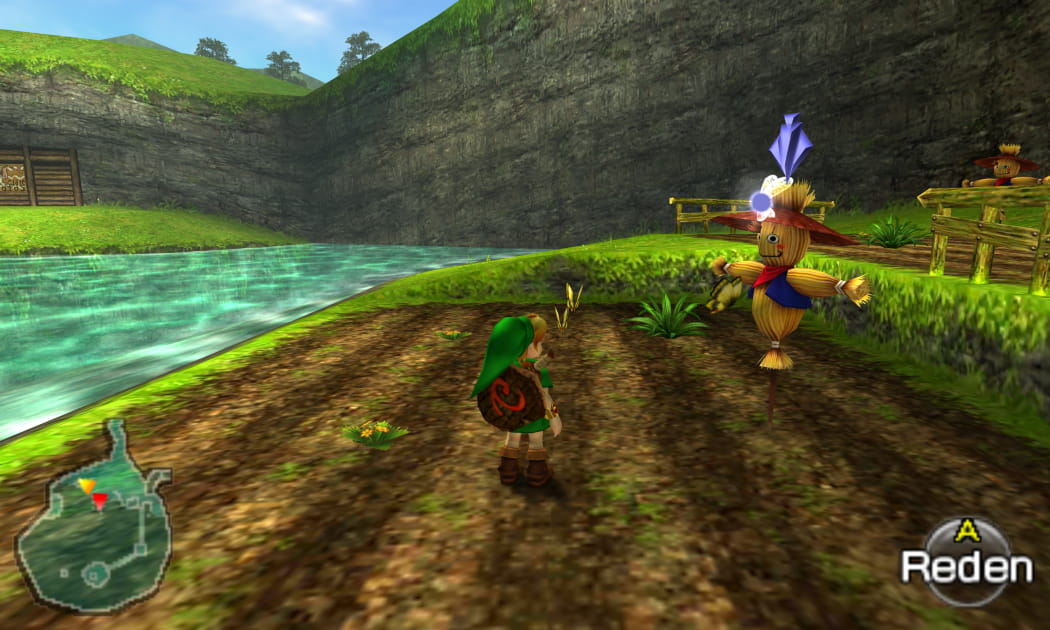Select the red entrance marker on minimap
The image size is (1050, 630).
pyautogui.click(x=100, y=500)
